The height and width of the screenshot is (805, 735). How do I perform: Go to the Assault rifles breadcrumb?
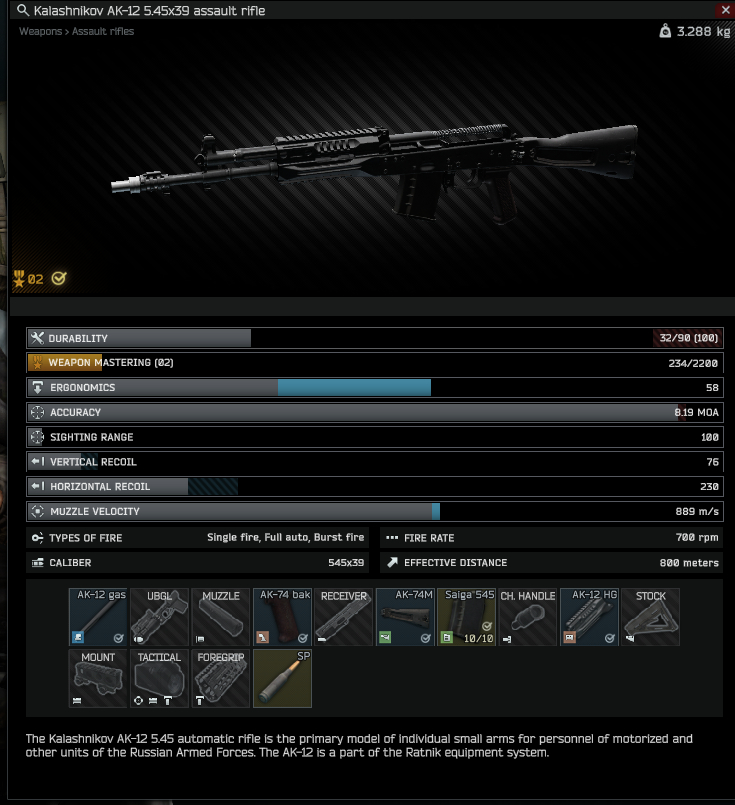103,32
